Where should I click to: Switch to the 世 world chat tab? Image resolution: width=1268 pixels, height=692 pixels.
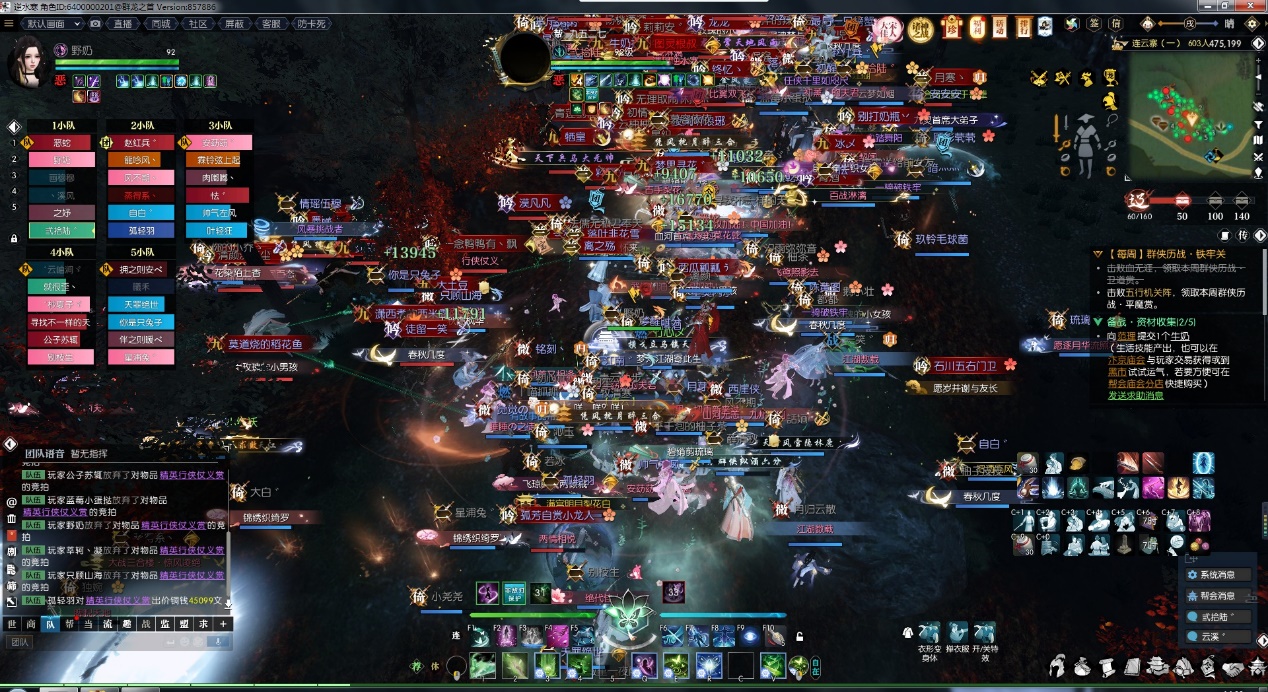pyautogui.click(x=12, y=623)
